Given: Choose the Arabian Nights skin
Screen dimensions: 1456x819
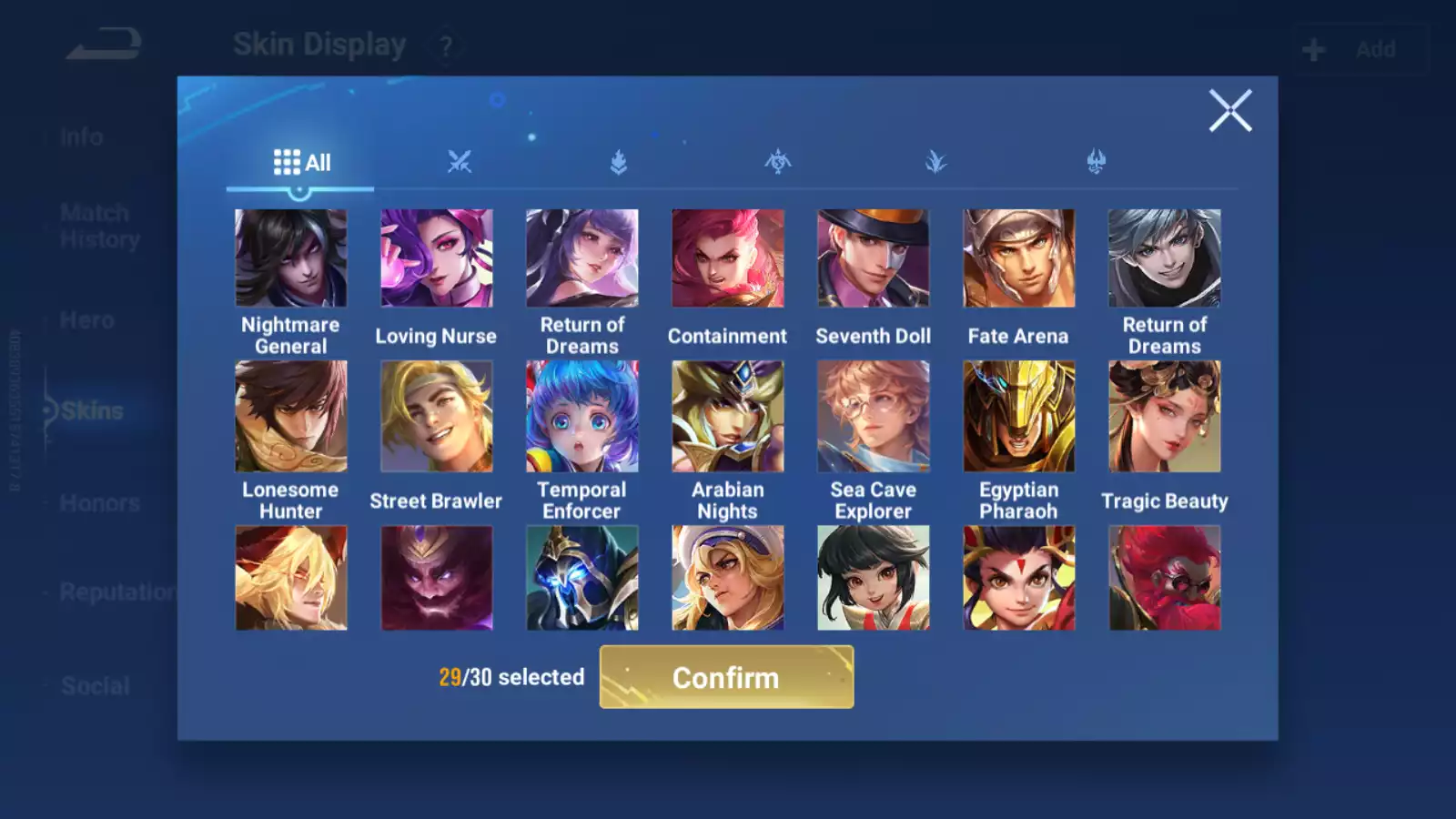Looking at the screenshot, I should tap(727, 417).
